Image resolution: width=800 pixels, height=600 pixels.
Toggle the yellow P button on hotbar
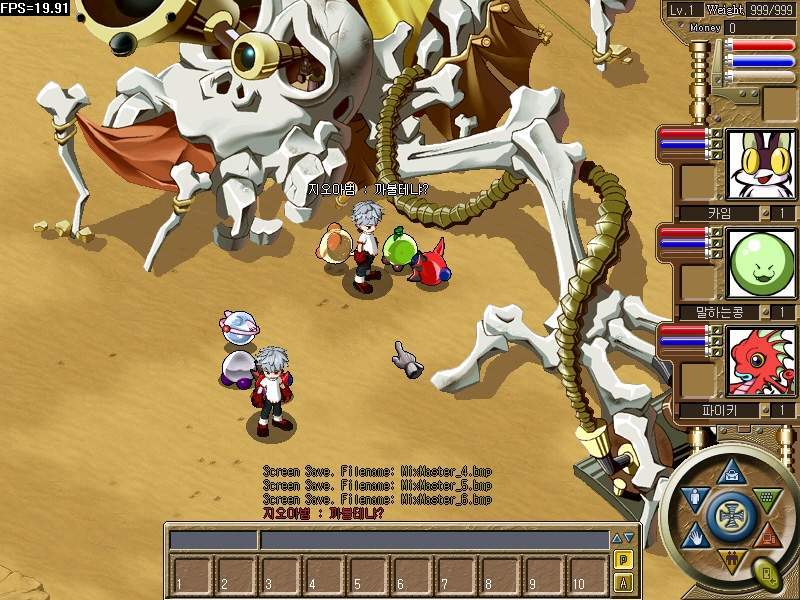[623, 560]
